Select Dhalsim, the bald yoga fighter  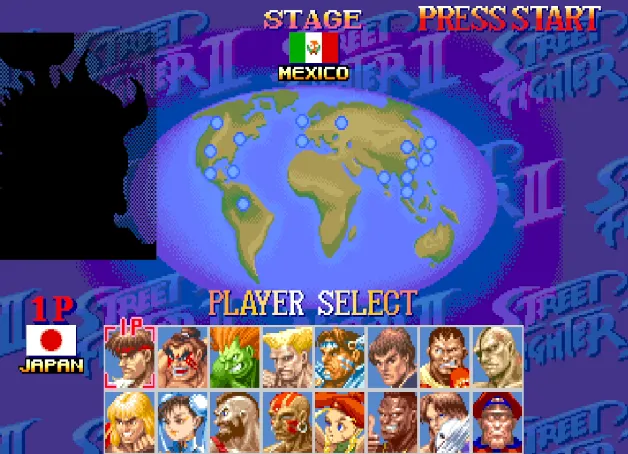pyautogui.click(x=286, y=421)
